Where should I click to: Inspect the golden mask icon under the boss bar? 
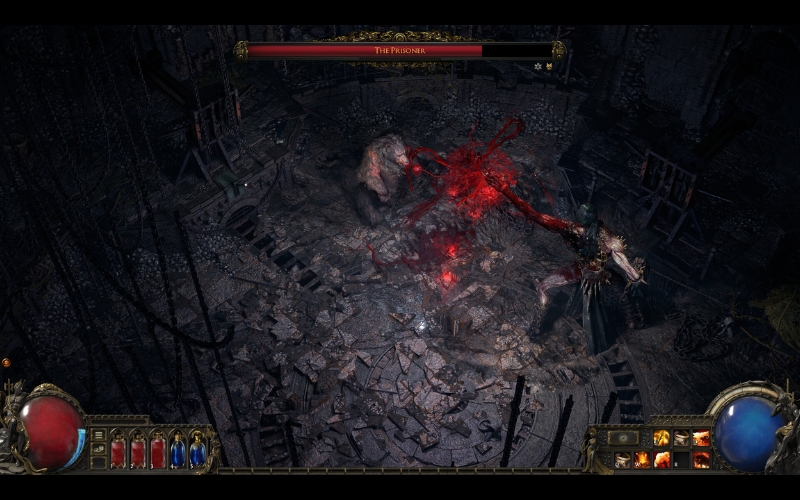[548, 66]
